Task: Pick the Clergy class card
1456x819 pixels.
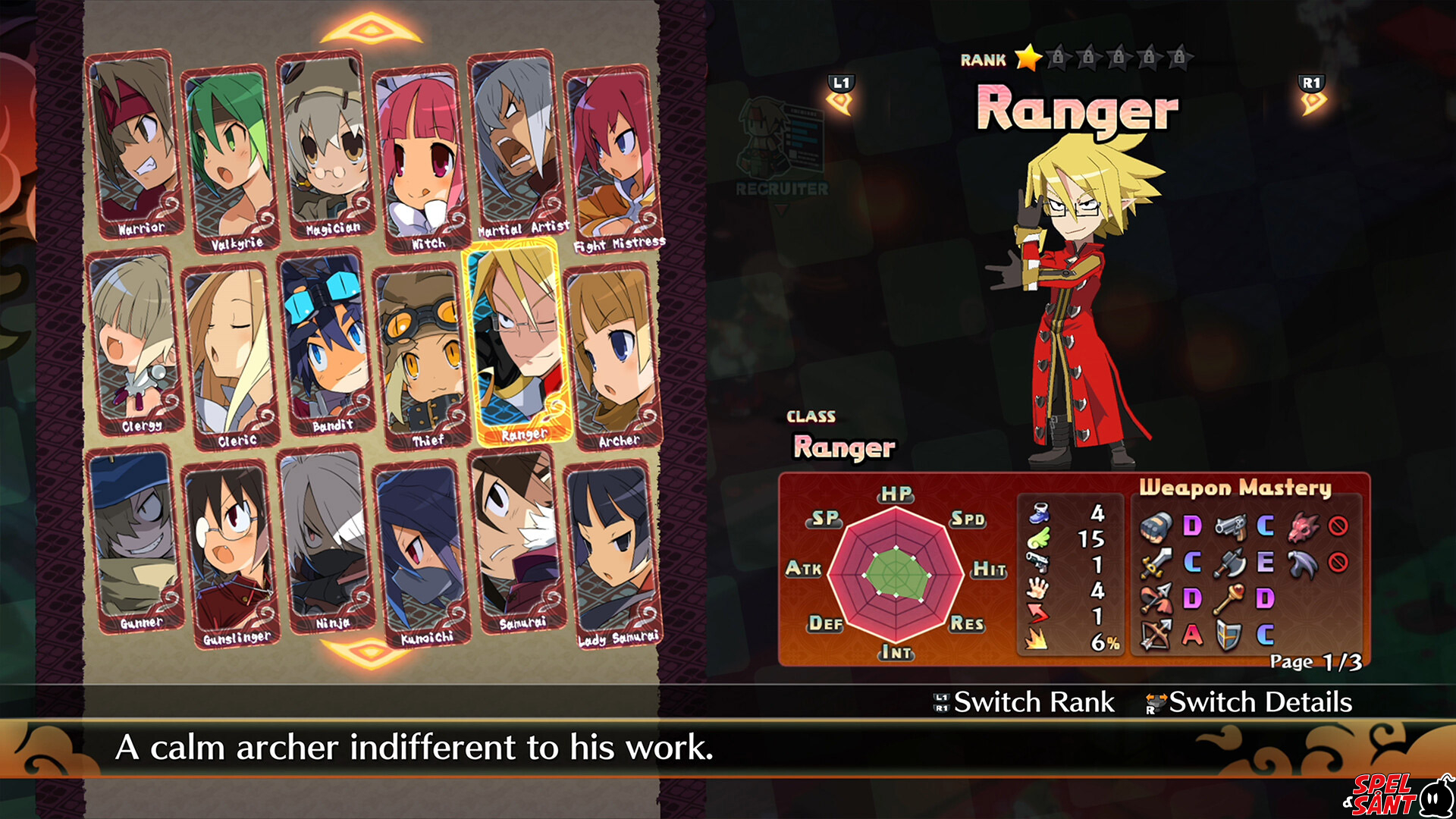Action: point(136,343)
